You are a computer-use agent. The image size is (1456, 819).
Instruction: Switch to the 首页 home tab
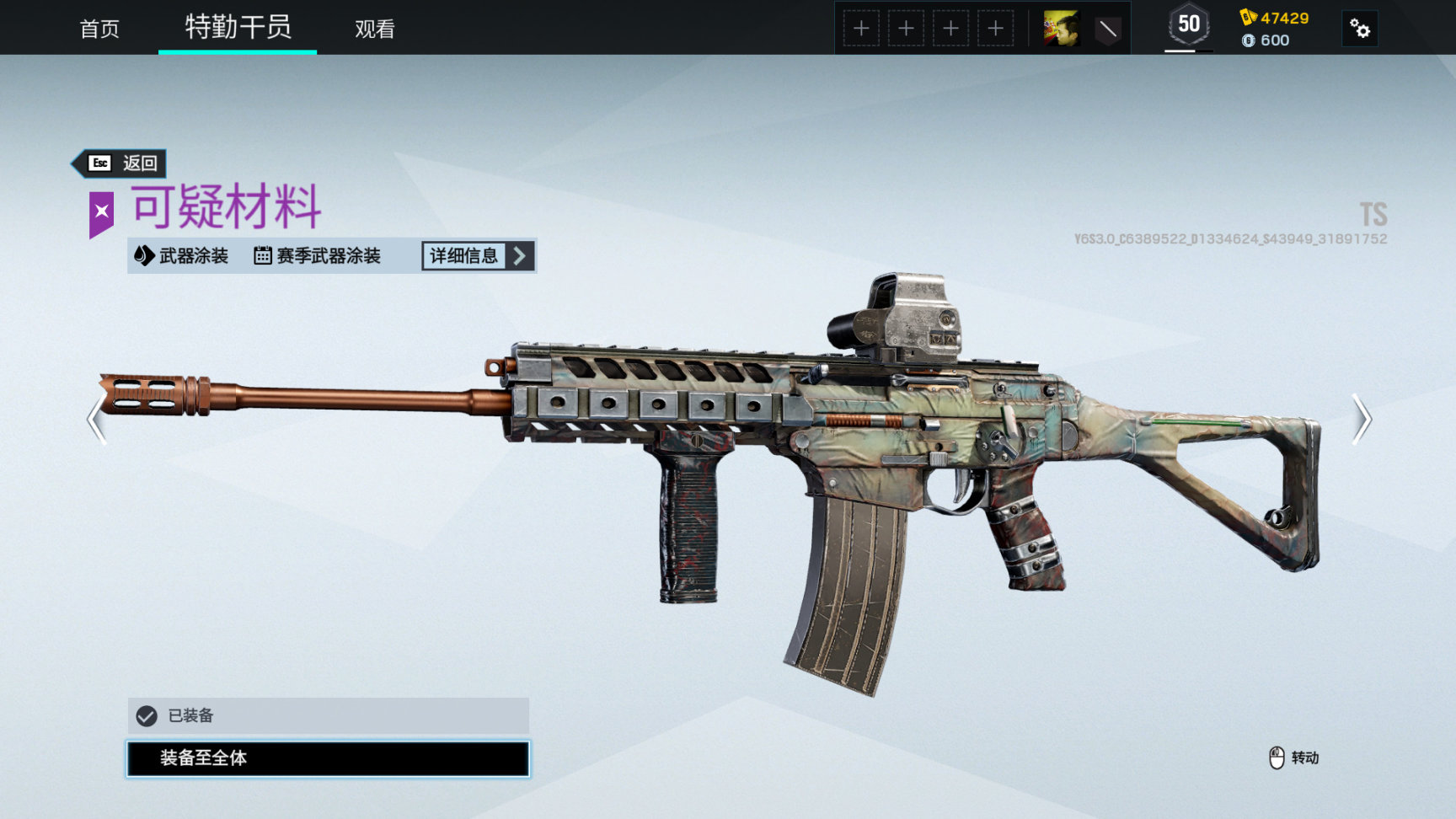pyautogui.click(x=99, y=29)
